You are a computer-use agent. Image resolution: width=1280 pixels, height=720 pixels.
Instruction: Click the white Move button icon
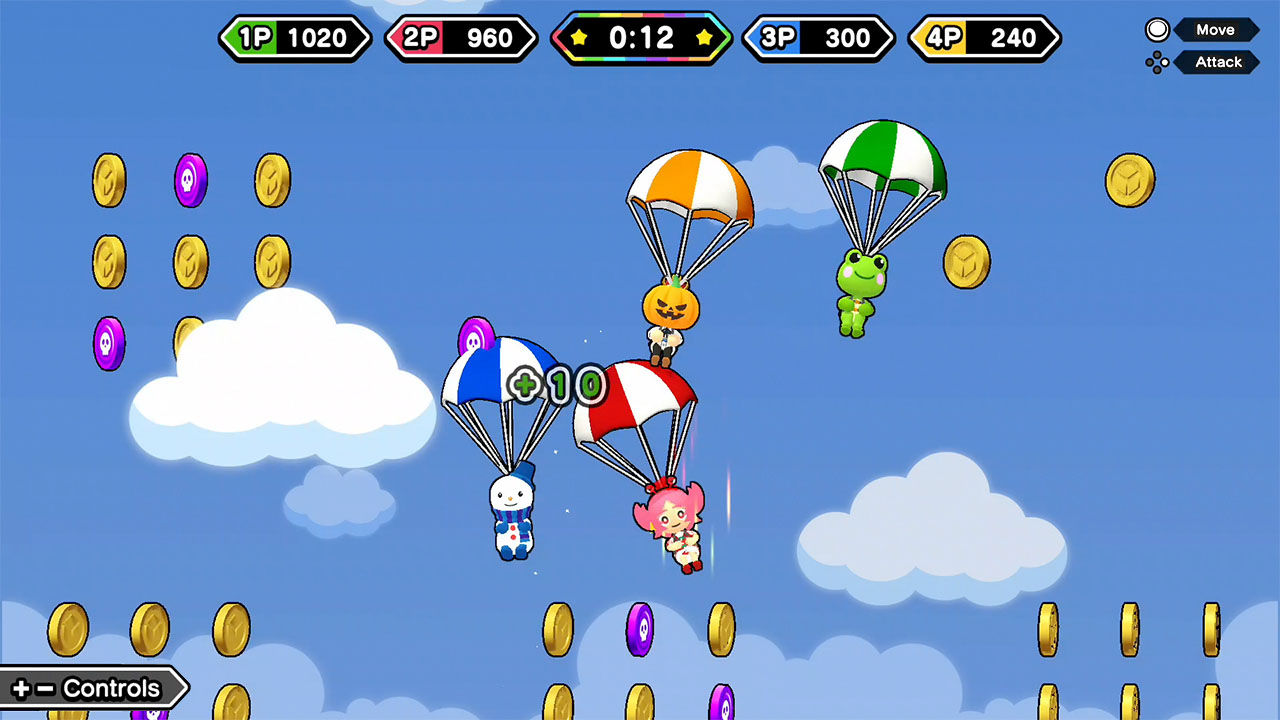tap(1157, 29)
